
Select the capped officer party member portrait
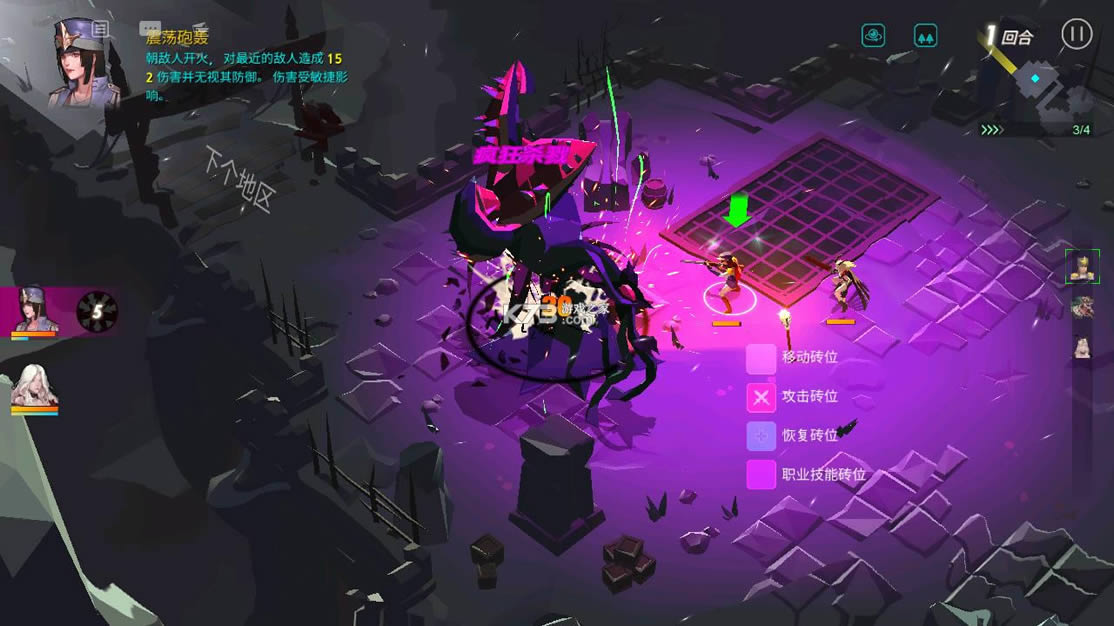click(36, 309)
